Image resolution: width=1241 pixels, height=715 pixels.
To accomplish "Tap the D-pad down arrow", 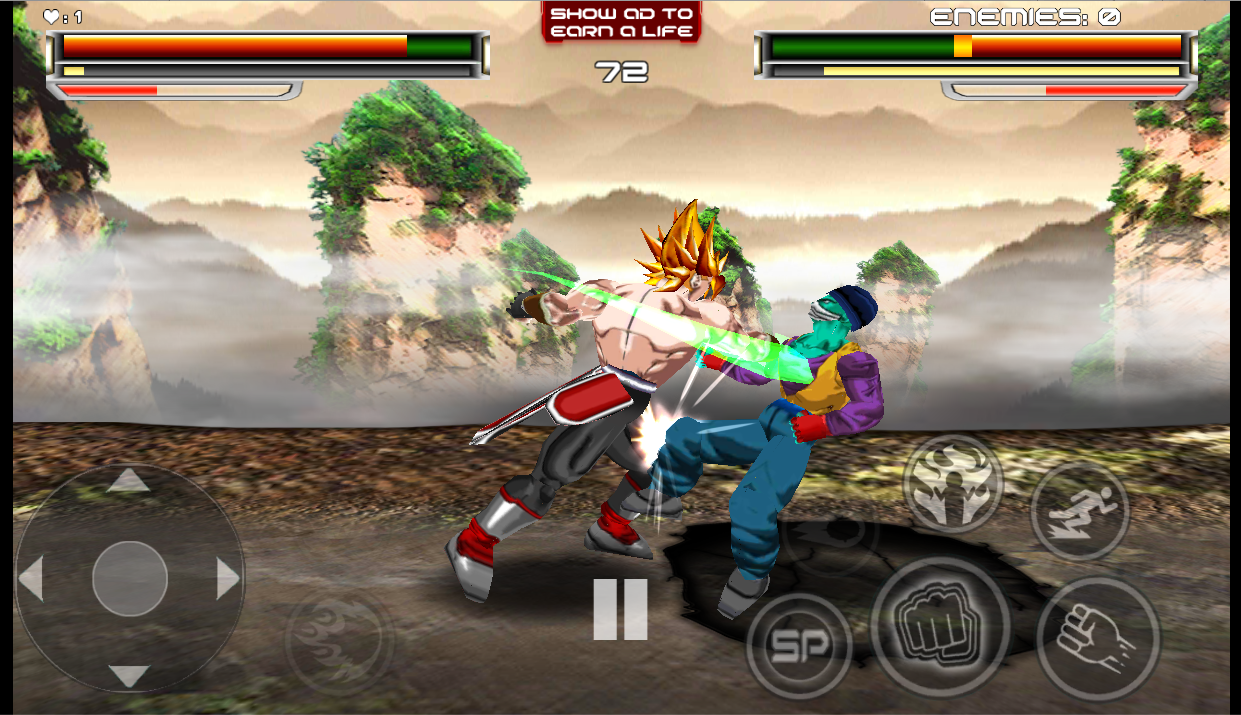I will [x=128, y=675].
